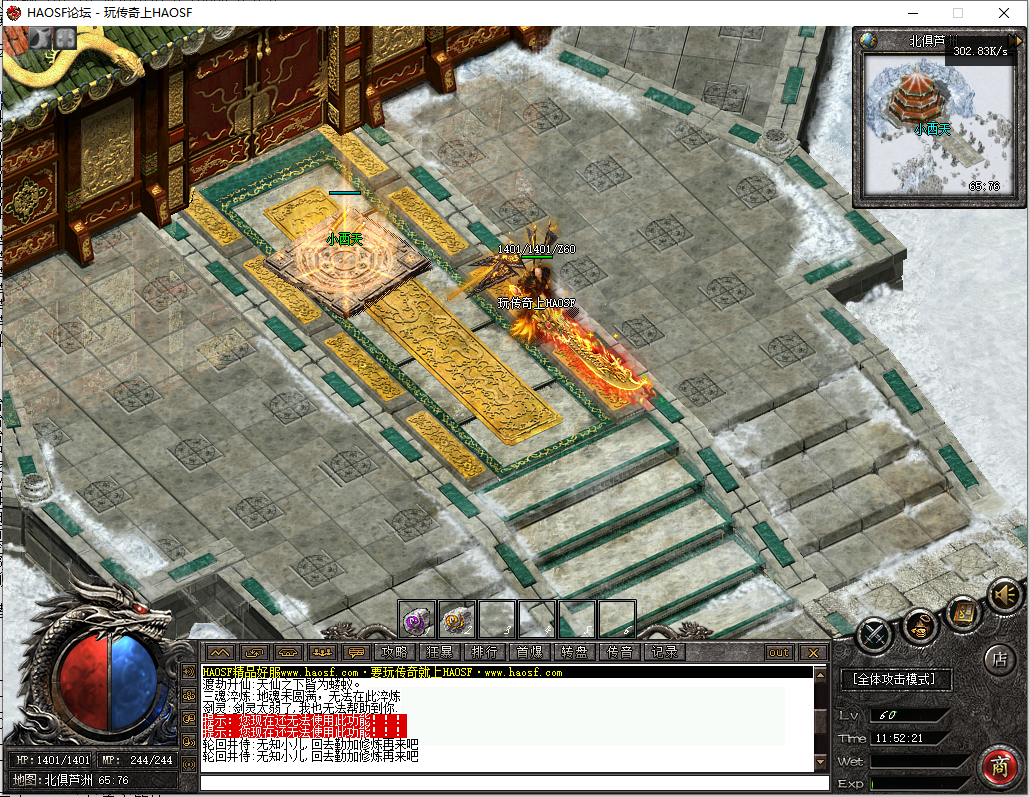This screenshot has width=1030, height=797.
Task: Open the 攻略 strategy guide button
Action: tap(396, 652)
